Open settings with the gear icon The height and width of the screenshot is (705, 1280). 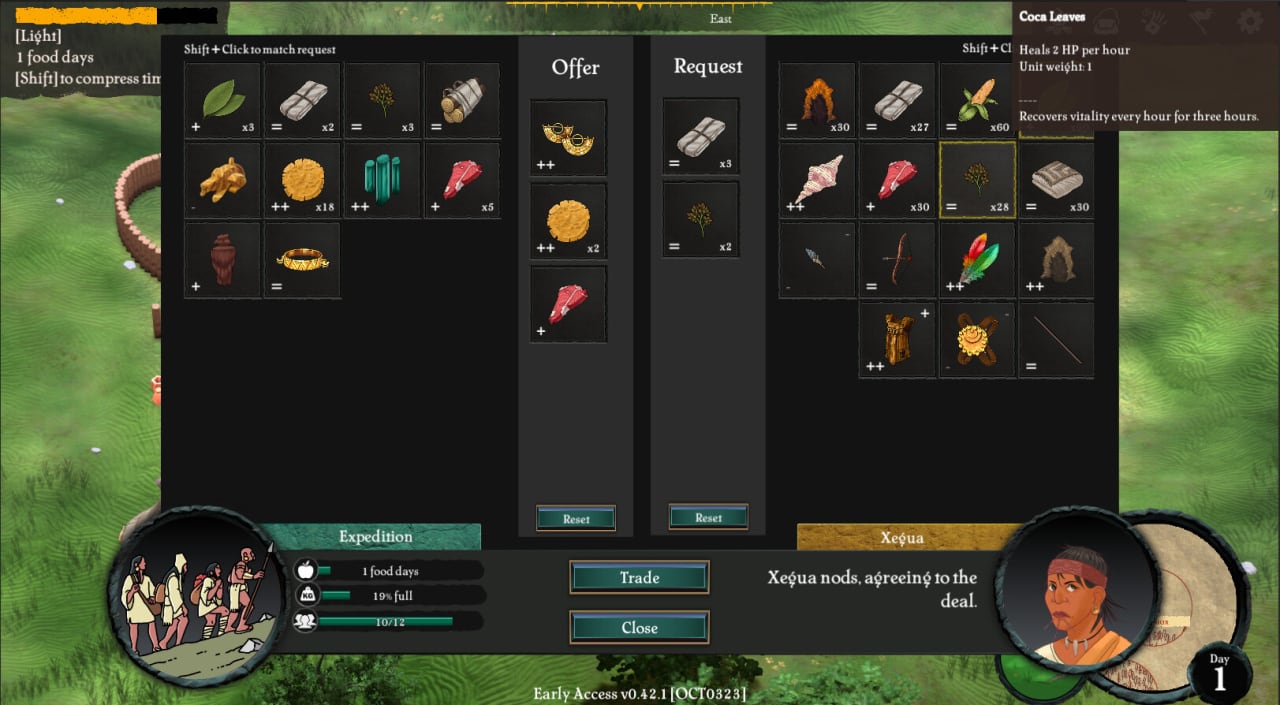coord(1250,21)
